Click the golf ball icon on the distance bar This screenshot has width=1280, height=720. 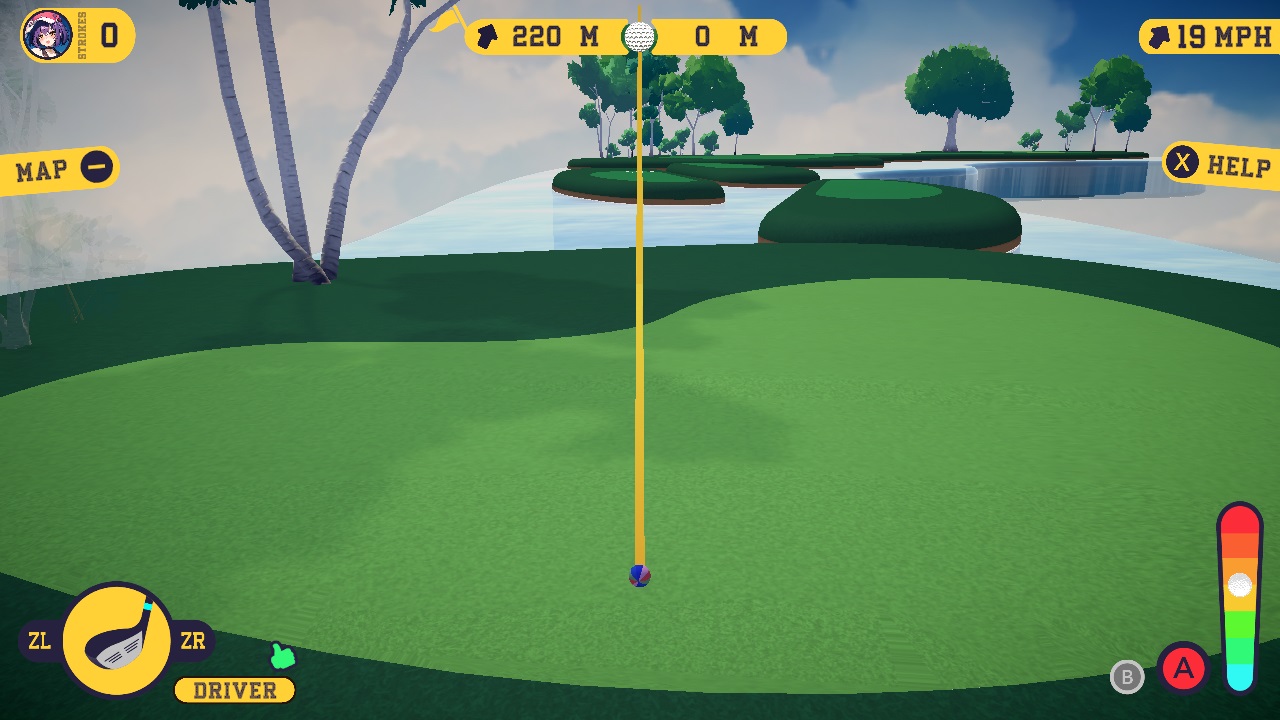point(641,35)
